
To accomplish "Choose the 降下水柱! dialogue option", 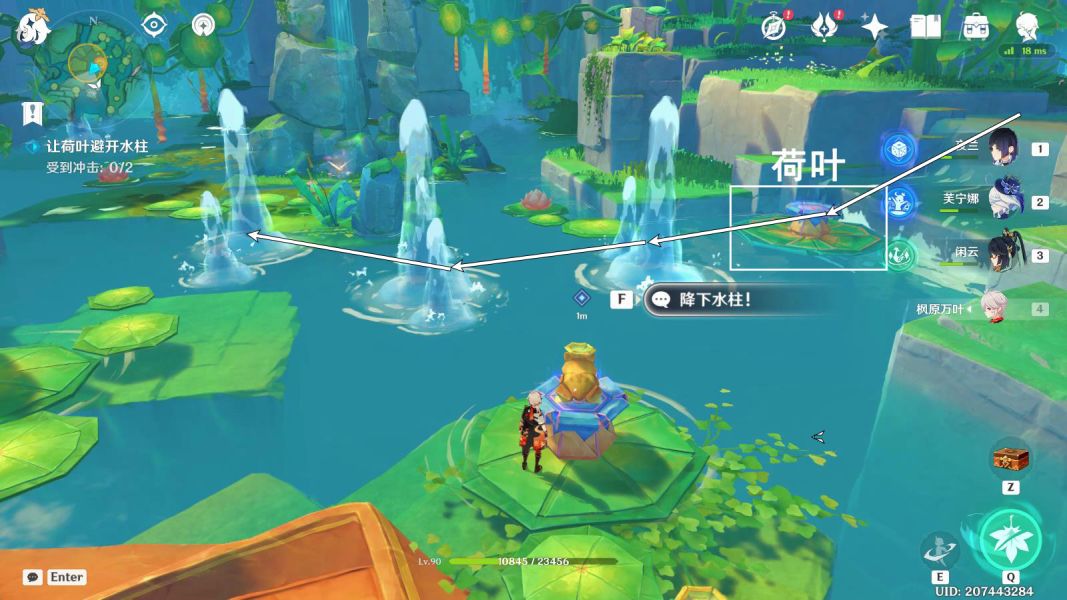I will click(713, 299).
